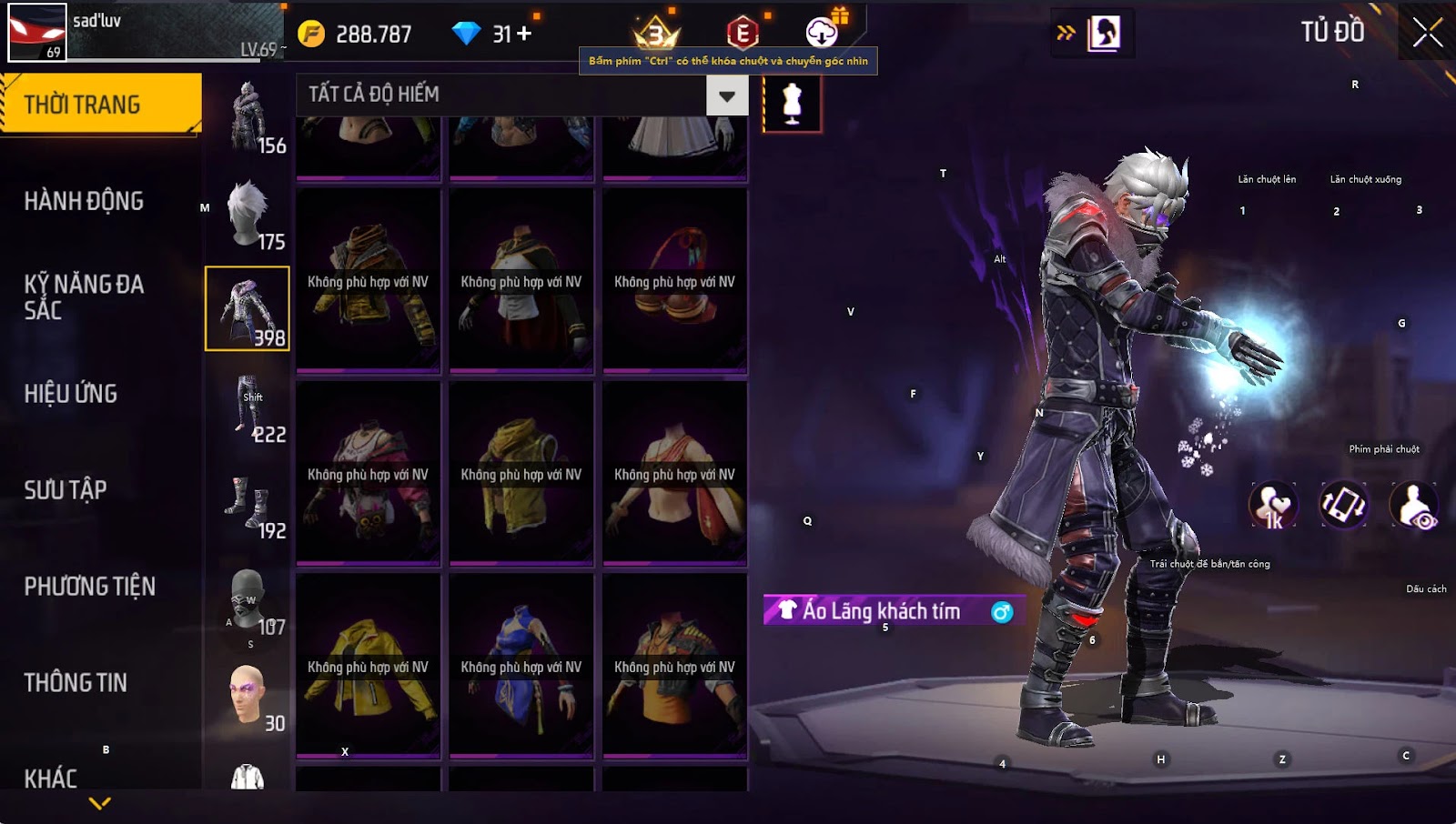Click the mannequin preview icon
This screenshot has height=824, width=1456.
[792, 103]
